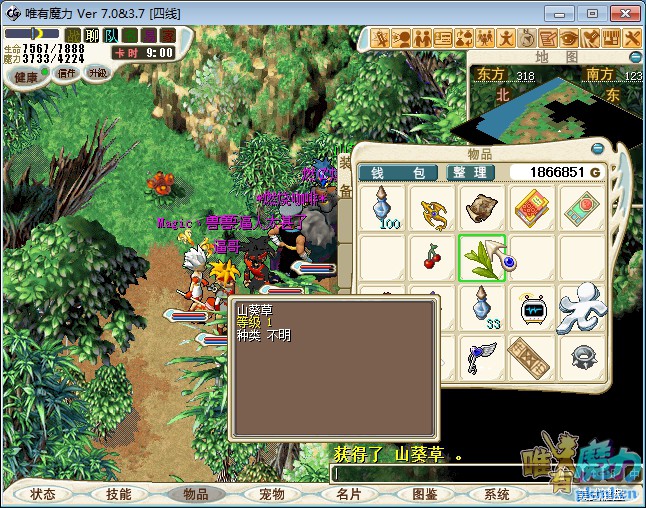Select the 山葵草 green herb slot

pyautogui.click(x=483, y=257)
